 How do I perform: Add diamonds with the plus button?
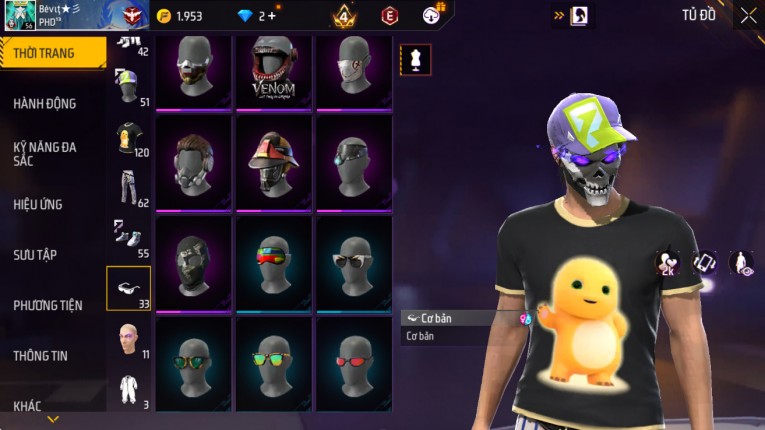[272, 16]
